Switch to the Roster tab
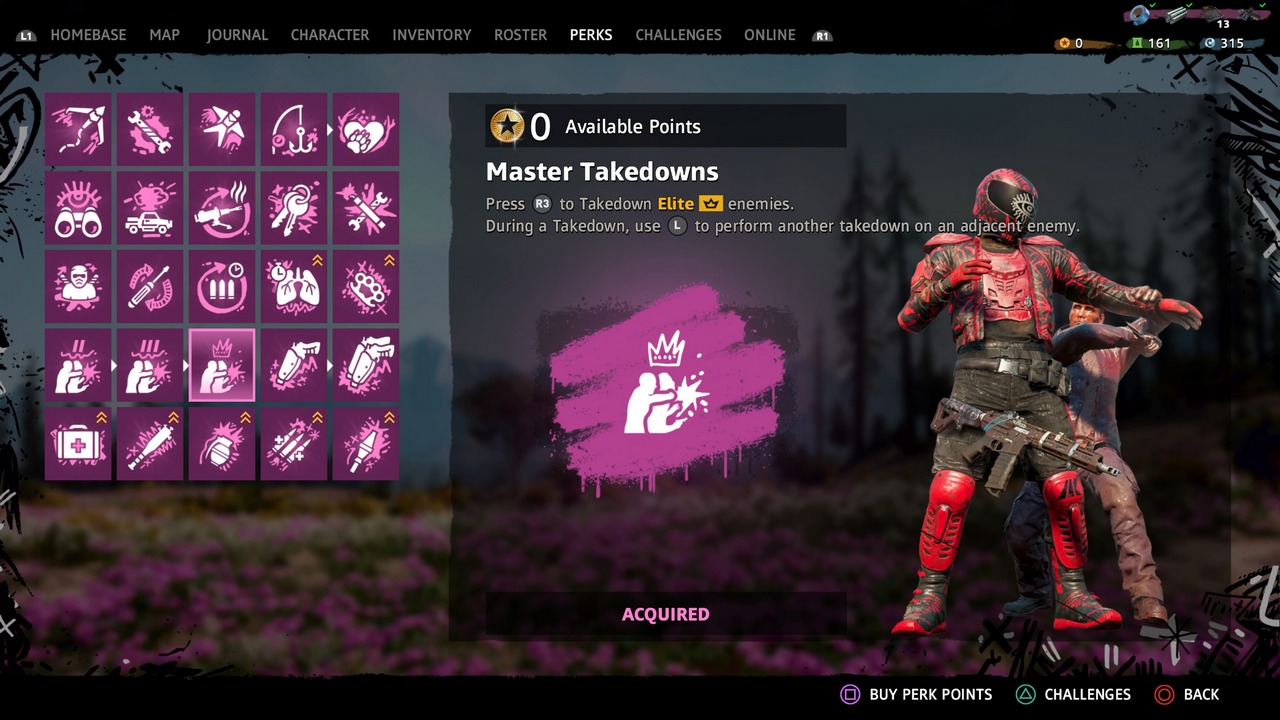 pos(520,35)
